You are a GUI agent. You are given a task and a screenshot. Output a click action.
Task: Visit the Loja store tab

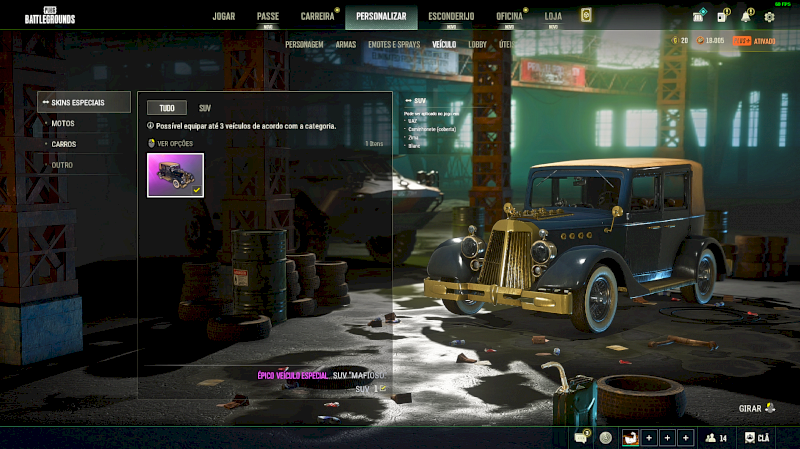click(x=553, y=16)
